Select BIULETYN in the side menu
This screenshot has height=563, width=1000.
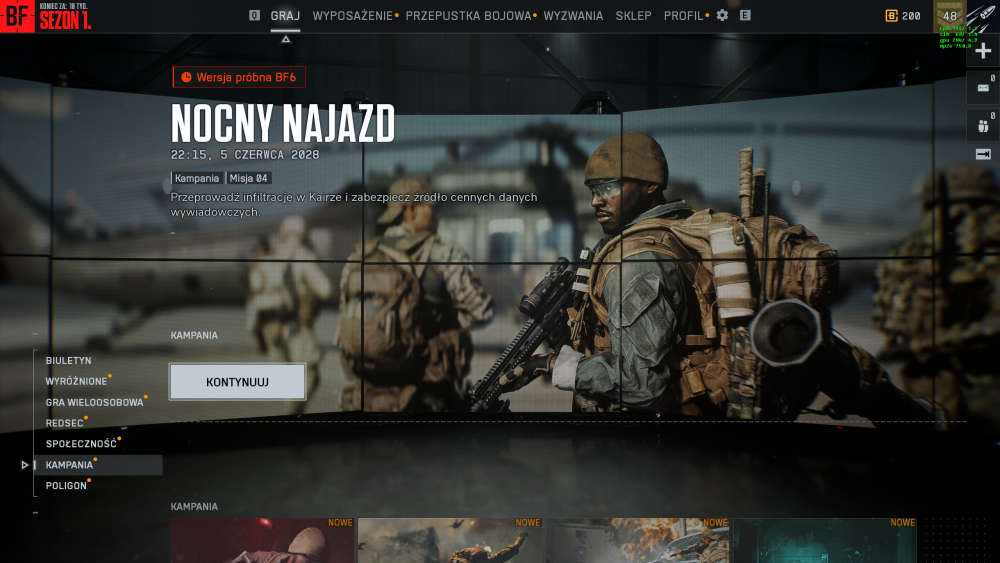coord(68,360)
